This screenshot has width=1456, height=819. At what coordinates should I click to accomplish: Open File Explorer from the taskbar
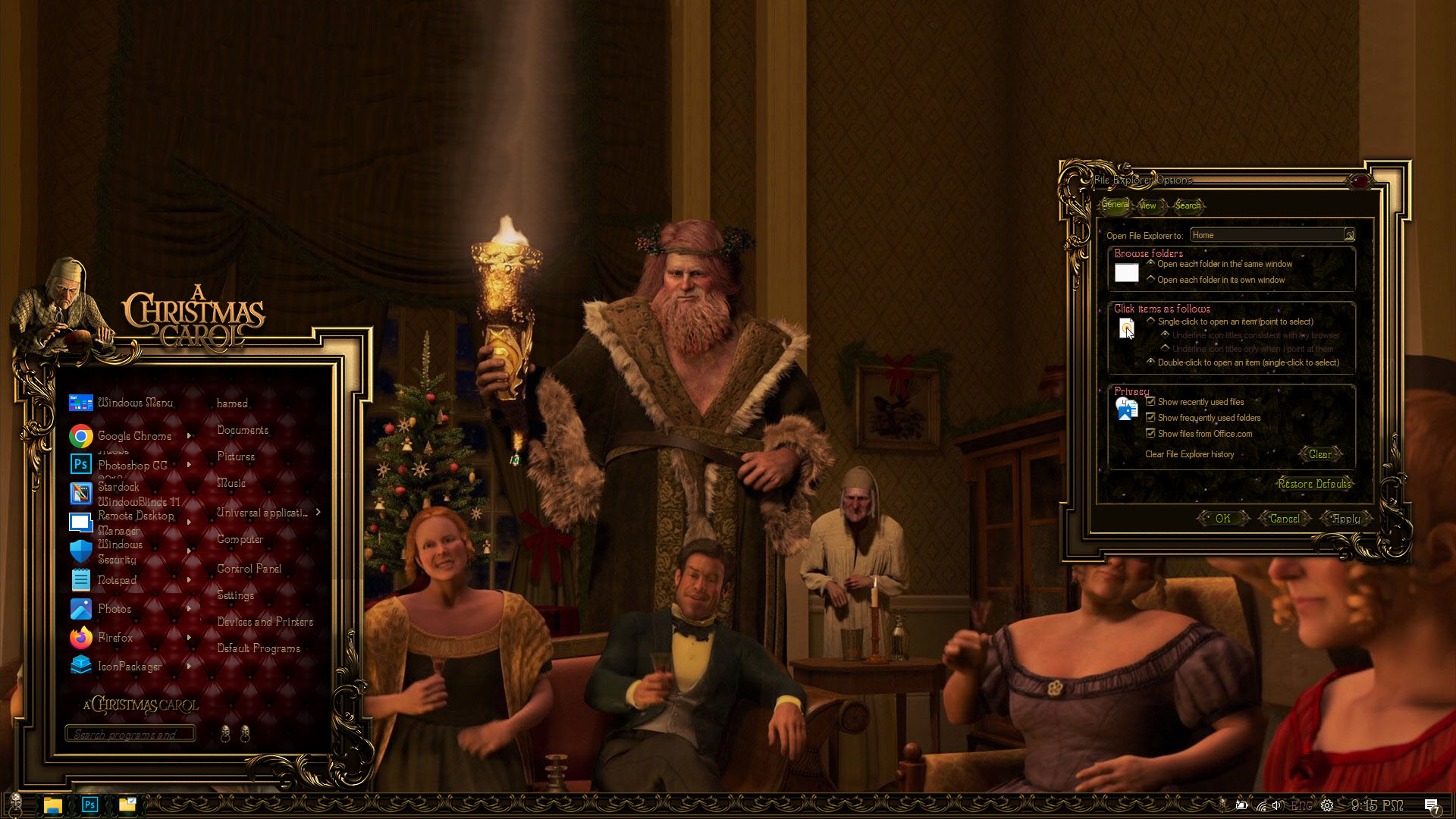(x=52, y=805)
